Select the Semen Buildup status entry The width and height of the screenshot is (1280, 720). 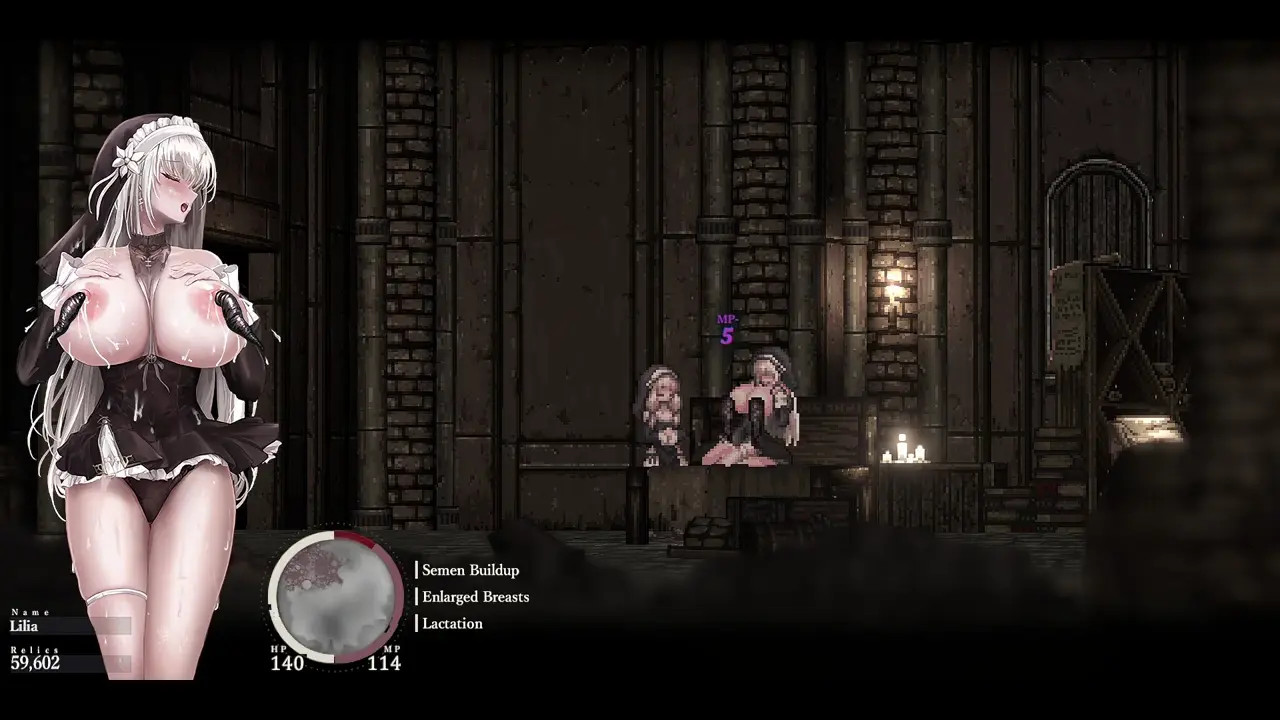(x=470, y=570)
